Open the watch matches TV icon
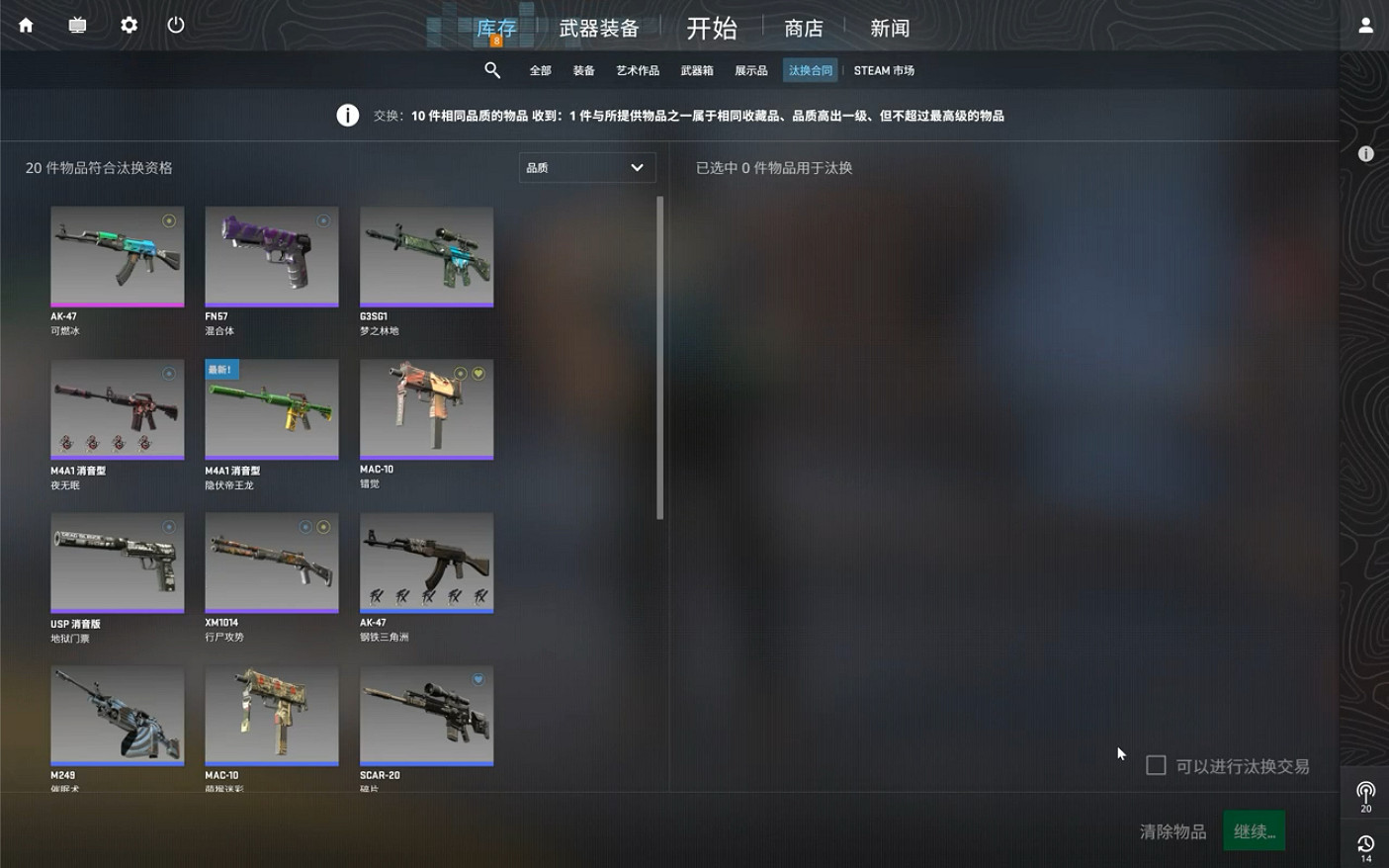The width and height of the screenshot is (1389, 868). 76,25
